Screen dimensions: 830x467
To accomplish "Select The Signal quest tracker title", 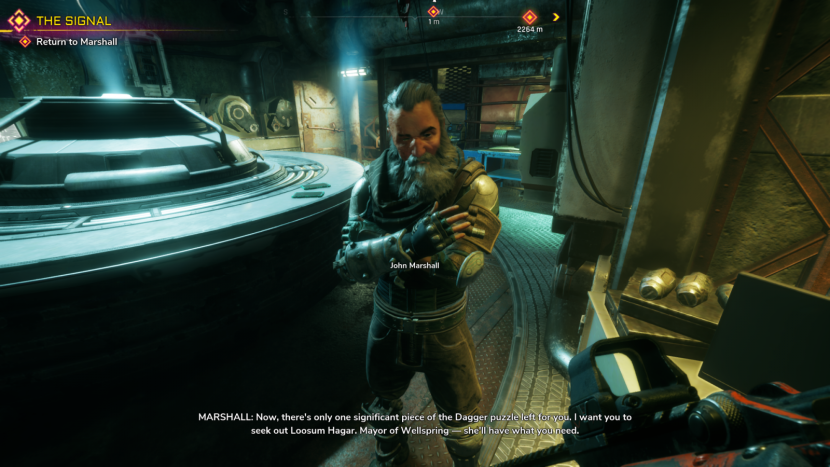I will (73, 21).
